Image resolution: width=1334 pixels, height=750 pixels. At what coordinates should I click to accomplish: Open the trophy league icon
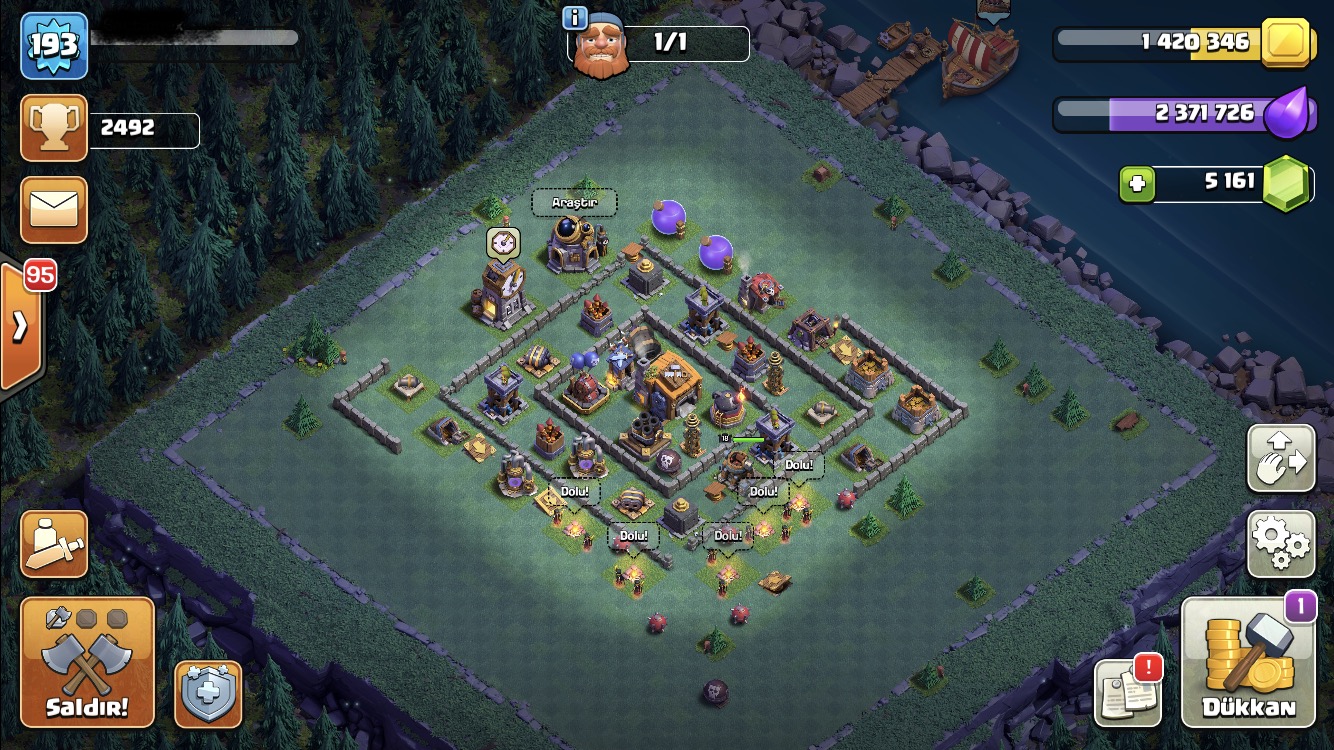tap(54, 129)
